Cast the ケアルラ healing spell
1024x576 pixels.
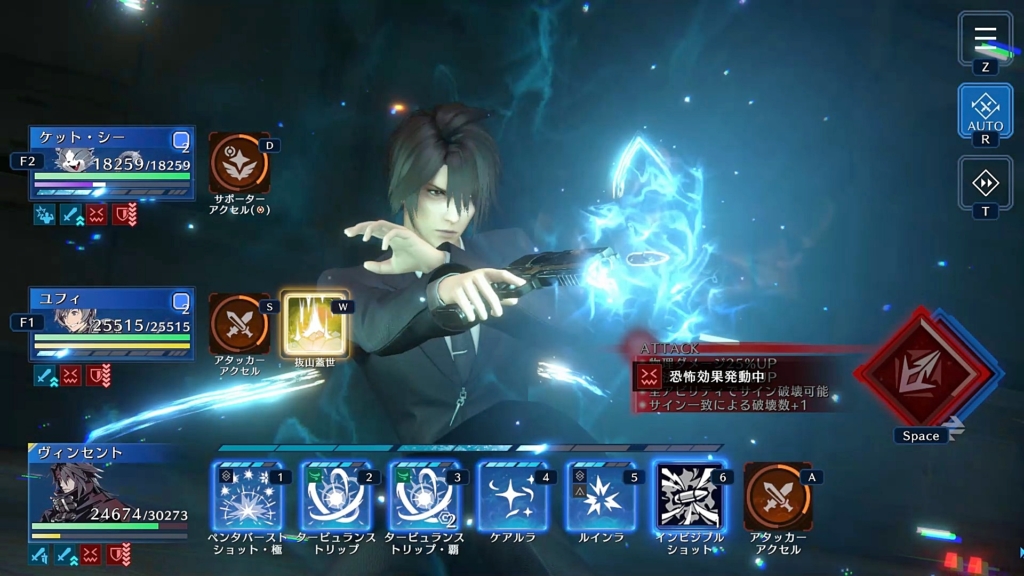511,496
